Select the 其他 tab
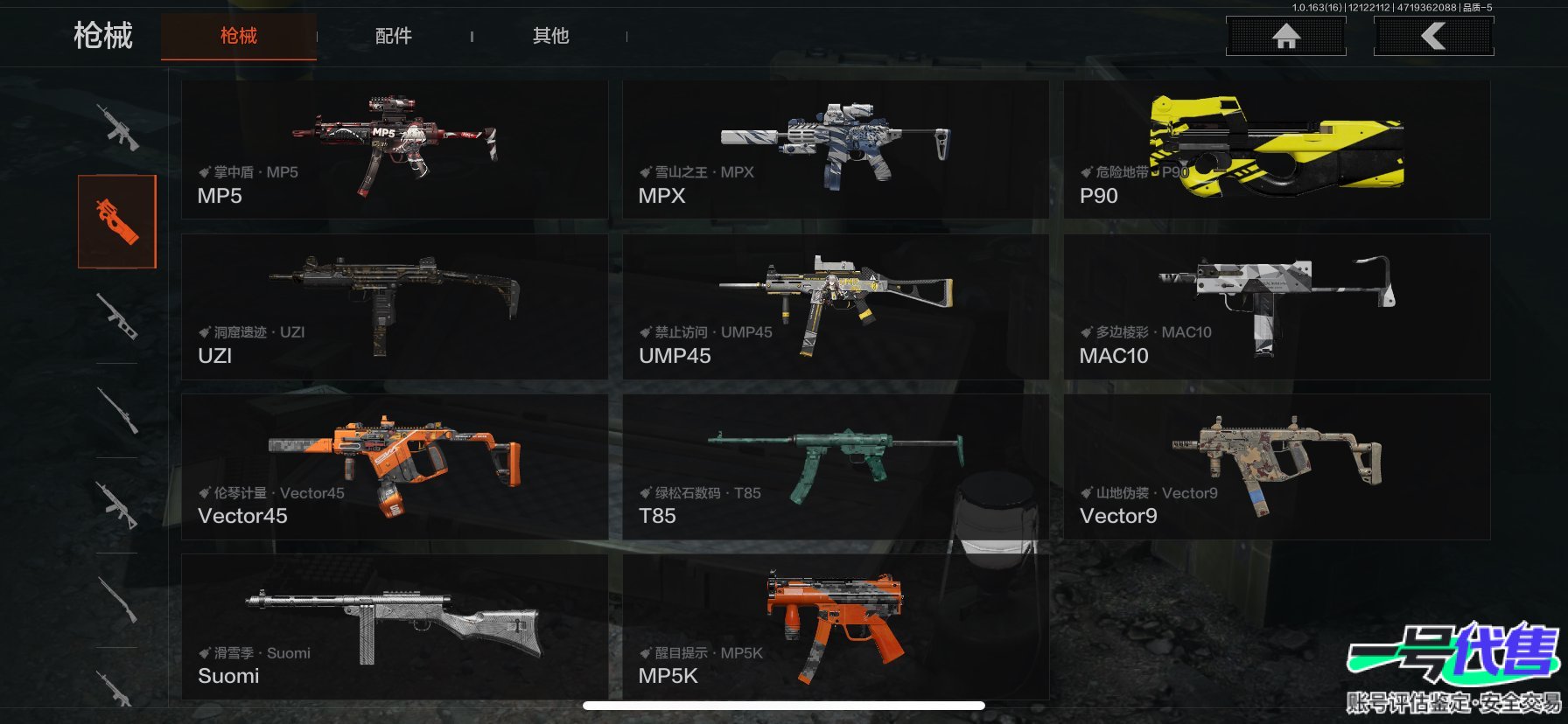 (550, 36)
